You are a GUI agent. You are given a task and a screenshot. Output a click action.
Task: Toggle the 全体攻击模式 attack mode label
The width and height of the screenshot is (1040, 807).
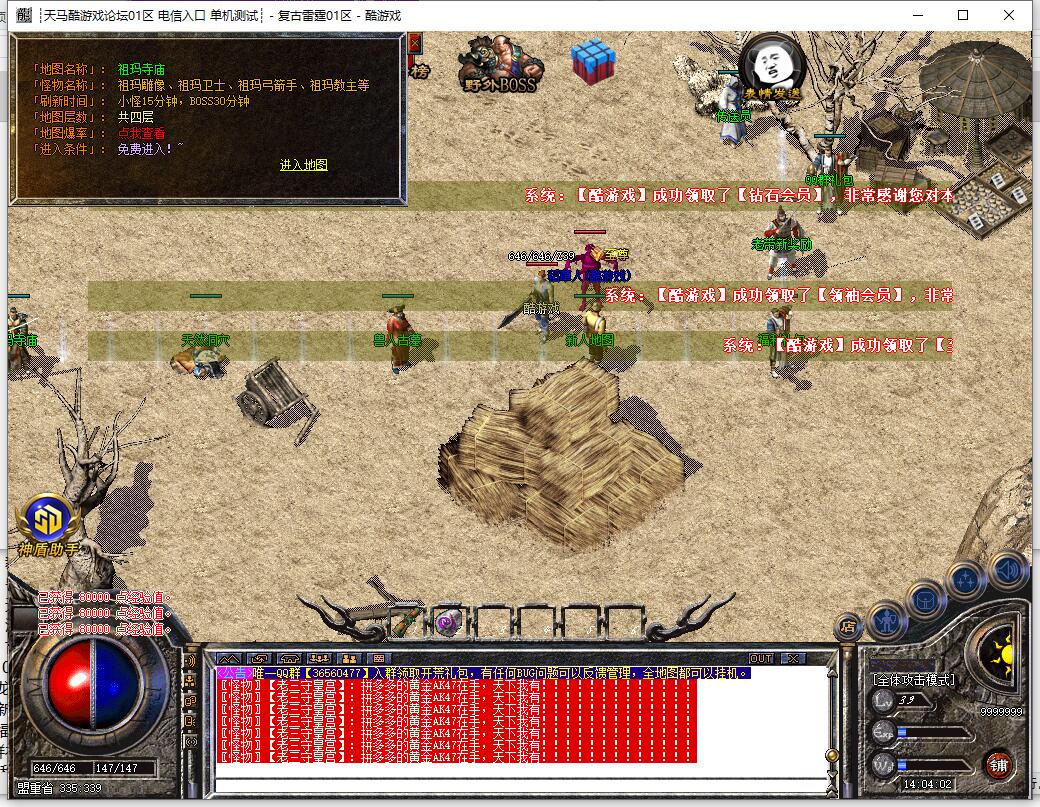913,680
